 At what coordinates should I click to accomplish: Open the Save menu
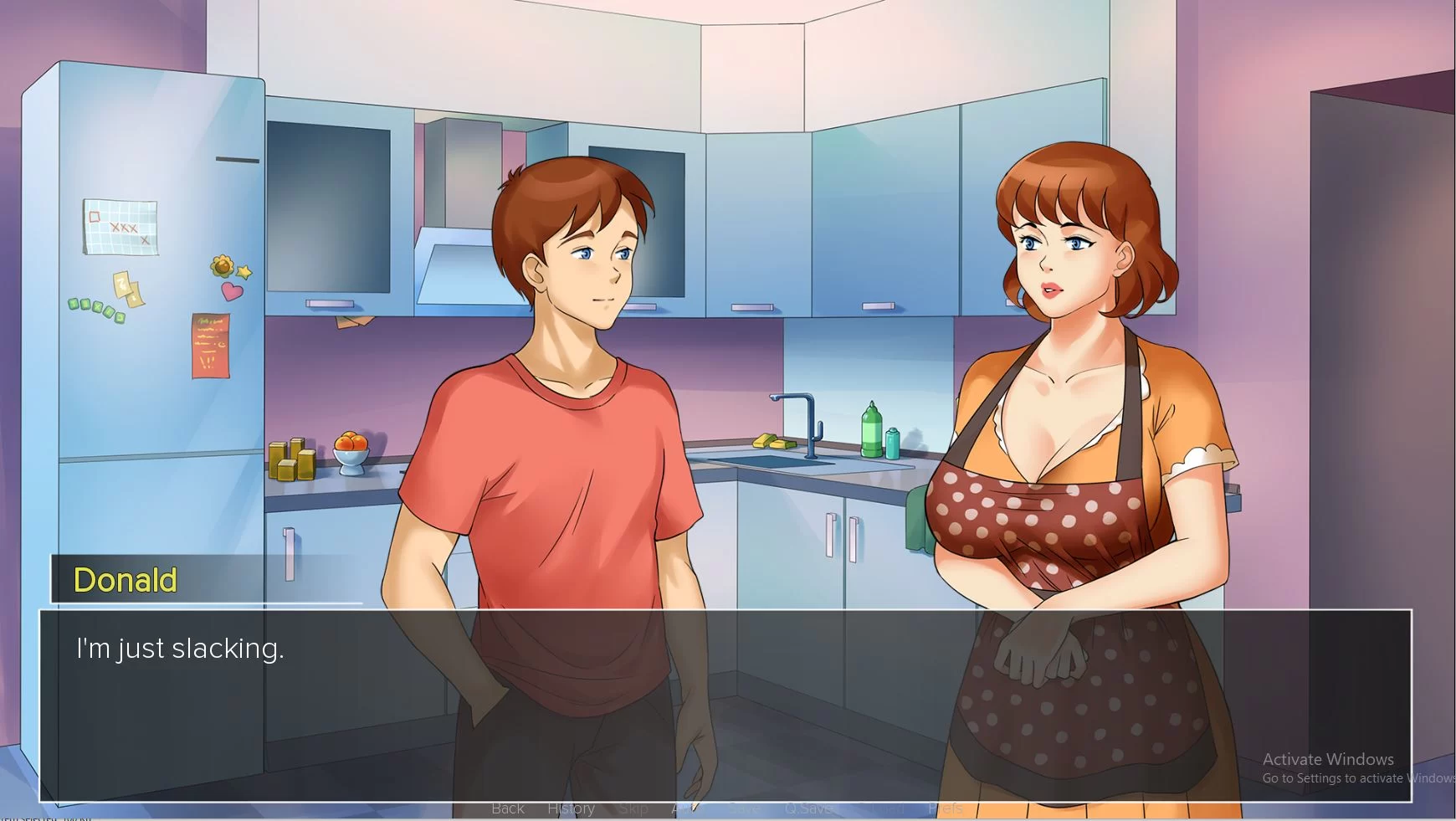click(x=744, y=808)
